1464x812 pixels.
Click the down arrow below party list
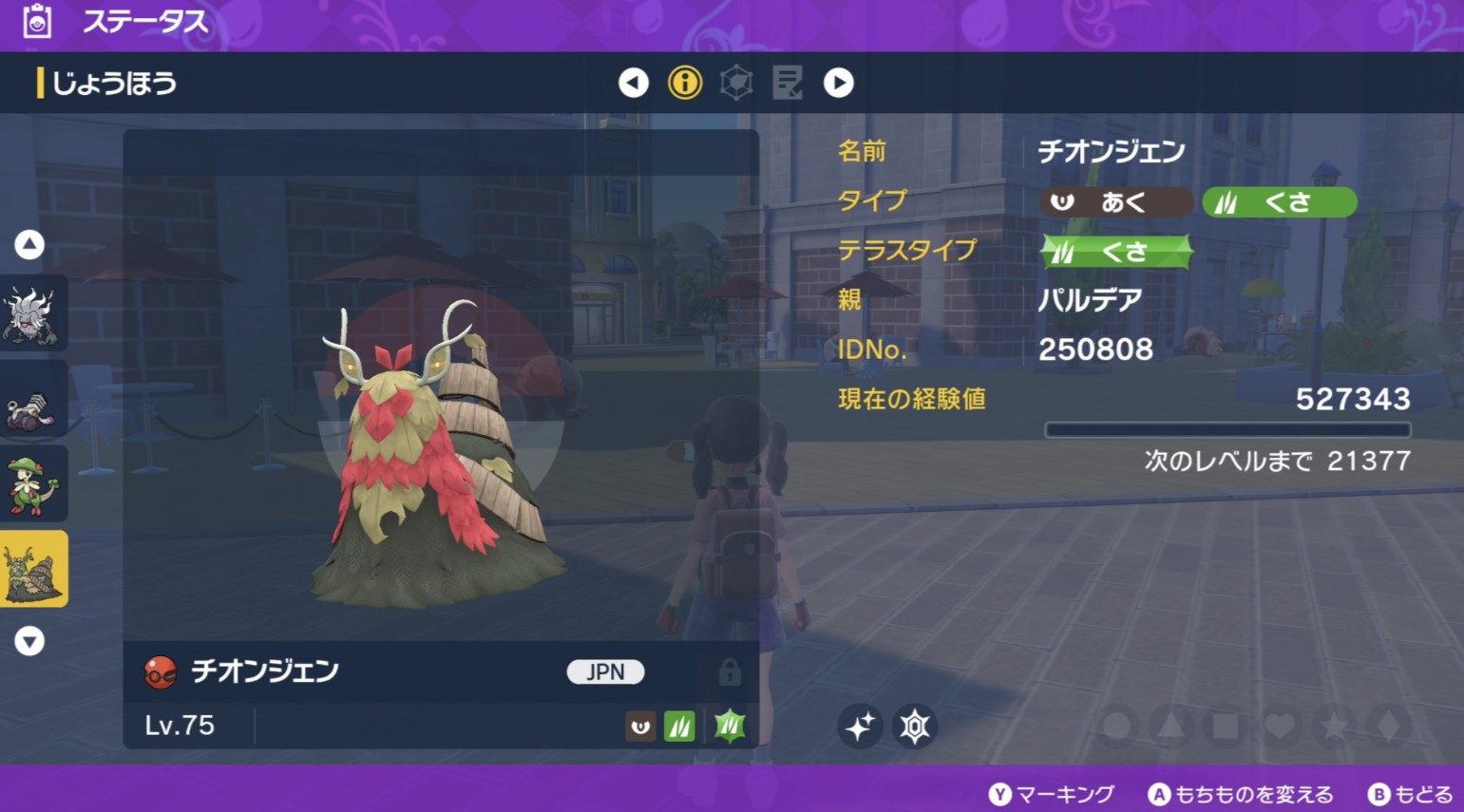point(29,641)
